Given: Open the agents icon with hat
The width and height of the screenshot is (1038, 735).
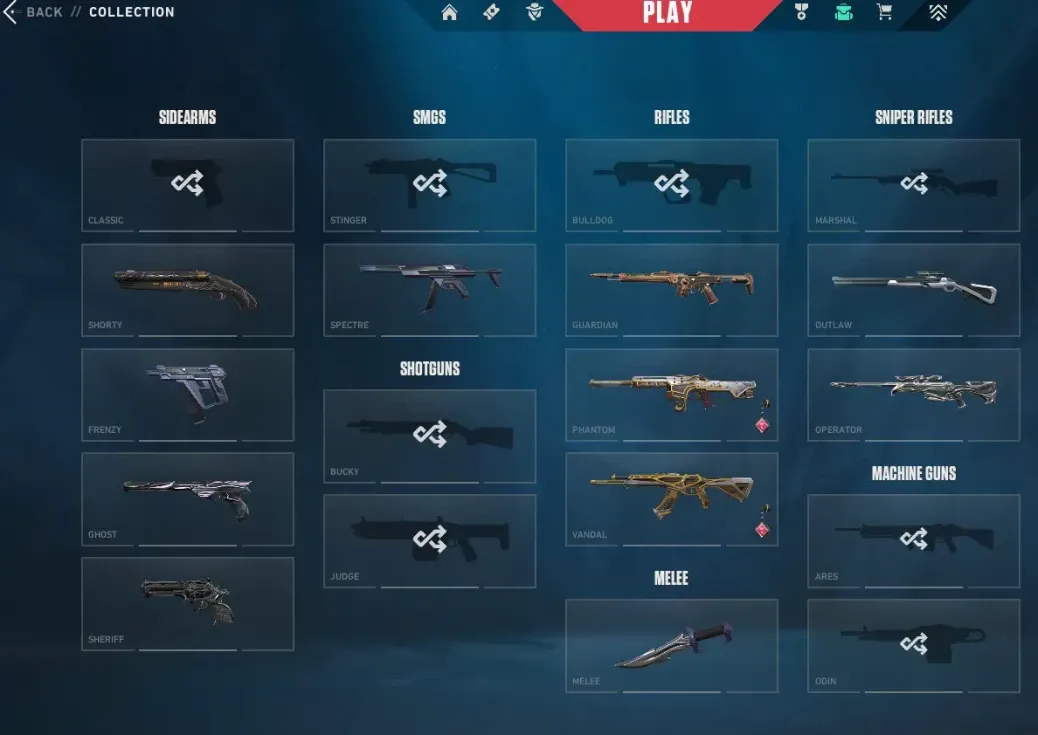Looking at the screenshot, I should click(x=534, y=12).
